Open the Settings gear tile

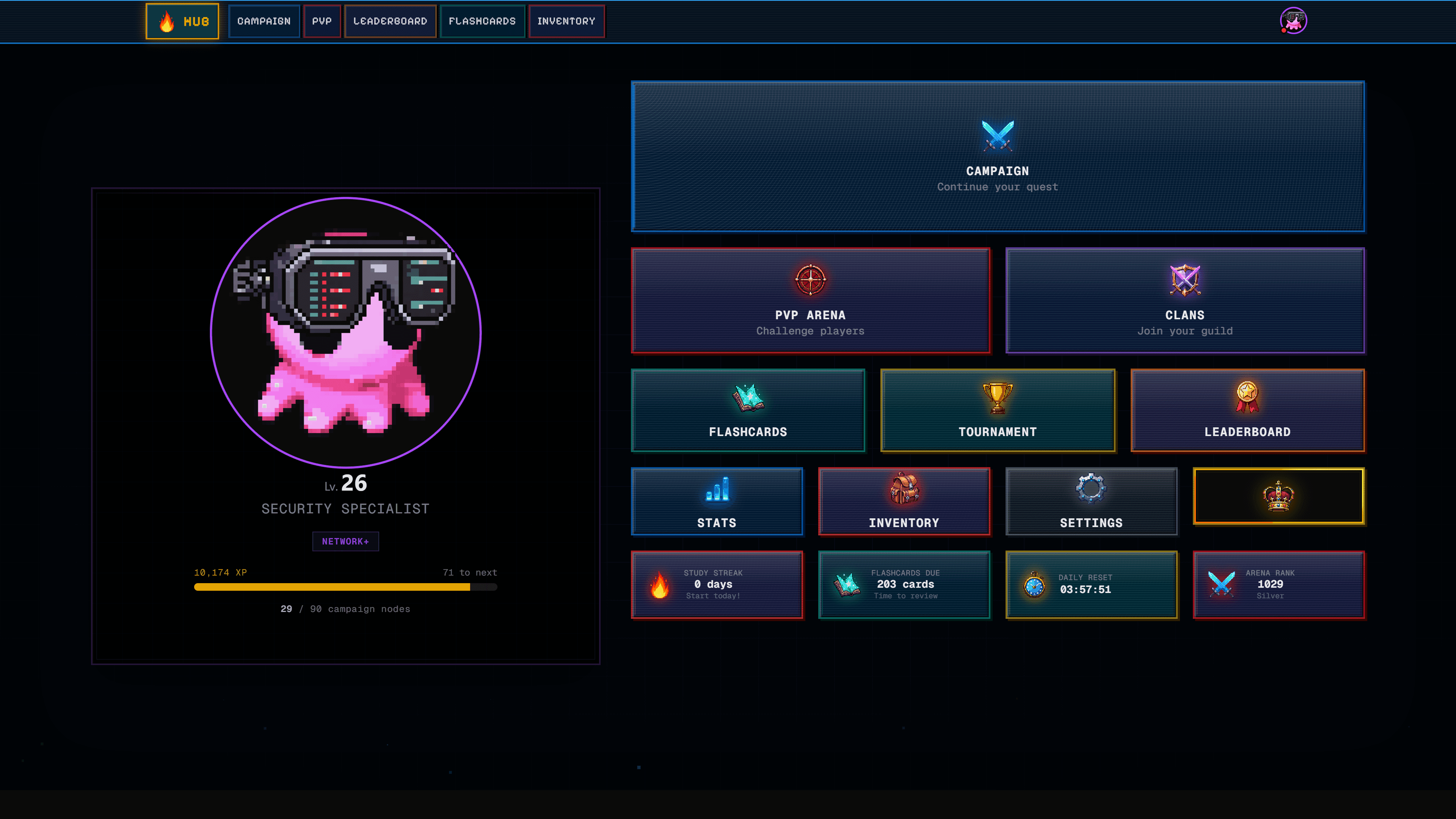(1091, 501)
